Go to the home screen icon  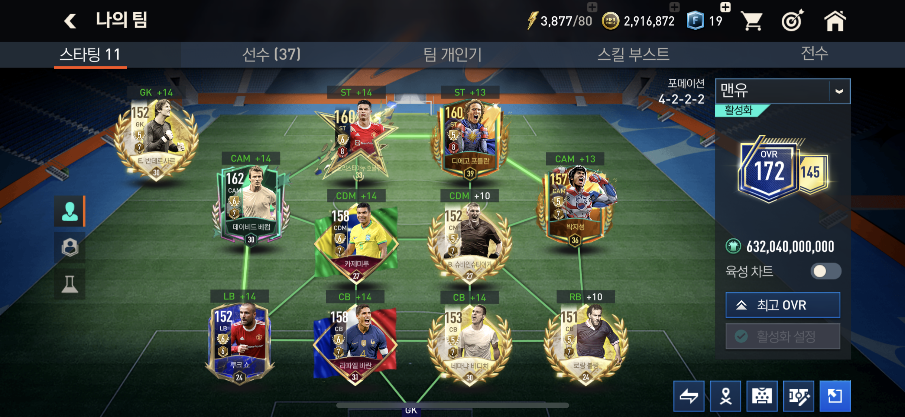[836, 20]
